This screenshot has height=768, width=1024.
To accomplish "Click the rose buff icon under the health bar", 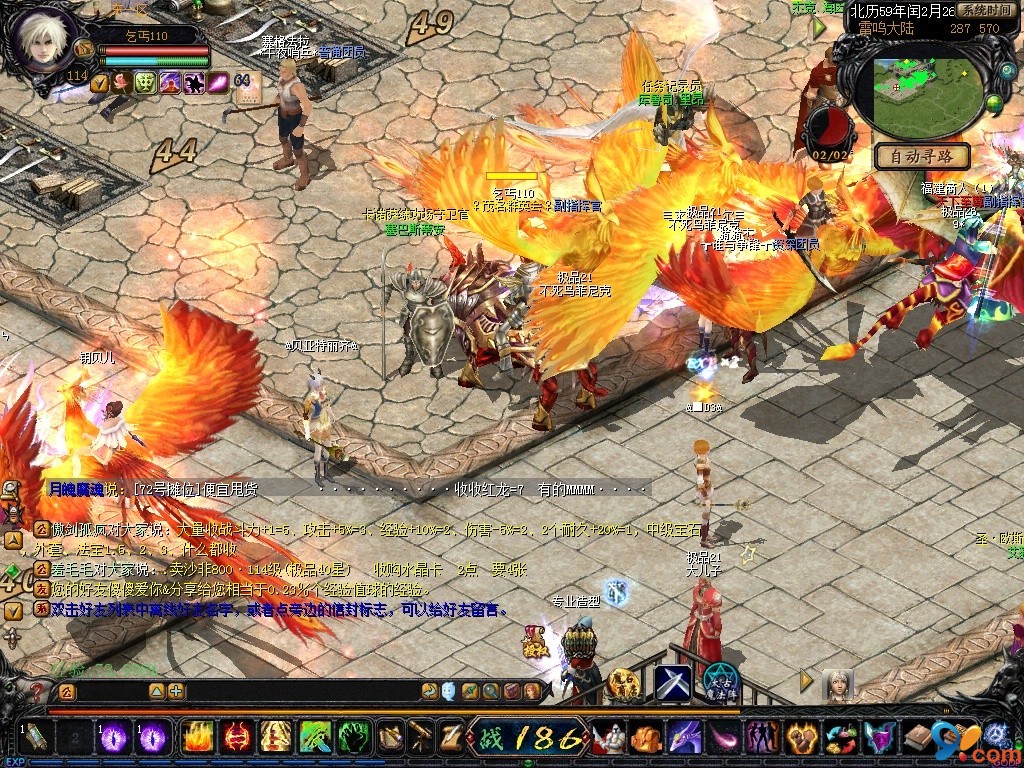I will pyautogui.click(x=122, y=83).
